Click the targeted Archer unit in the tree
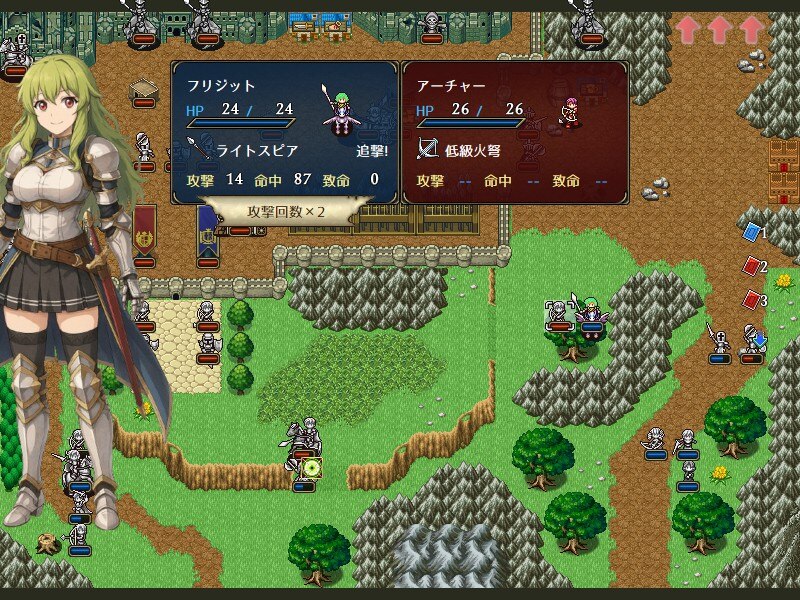This screenshot has width=800, height=600. (x=559, y=314)
